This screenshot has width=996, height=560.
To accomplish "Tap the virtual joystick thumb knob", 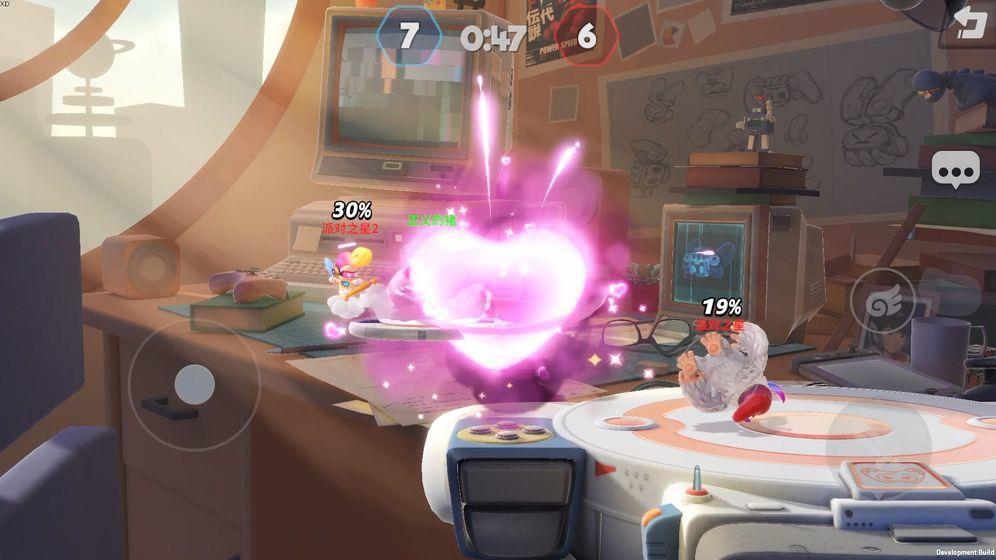I will click(x=194, y=384).
